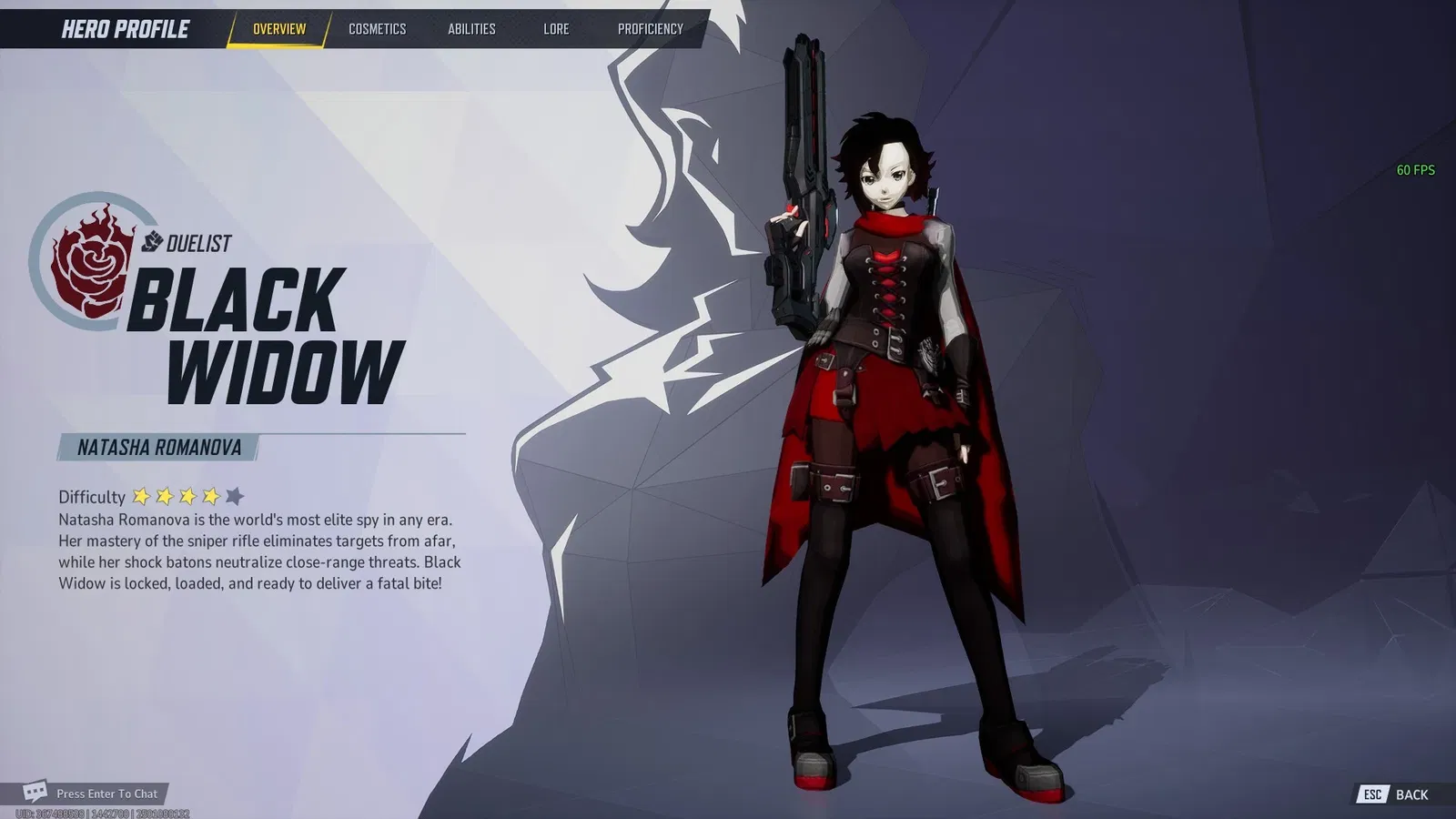1456x819 pixels.
Task: View the Proficiency tab
Action: tap(650, 29)
